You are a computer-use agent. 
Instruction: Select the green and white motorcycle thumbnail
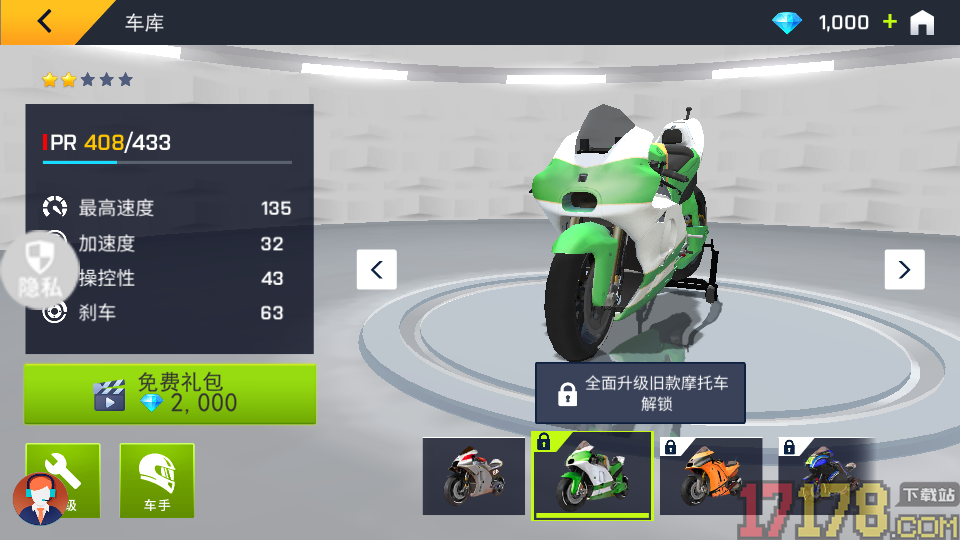(x=591, y=476)
